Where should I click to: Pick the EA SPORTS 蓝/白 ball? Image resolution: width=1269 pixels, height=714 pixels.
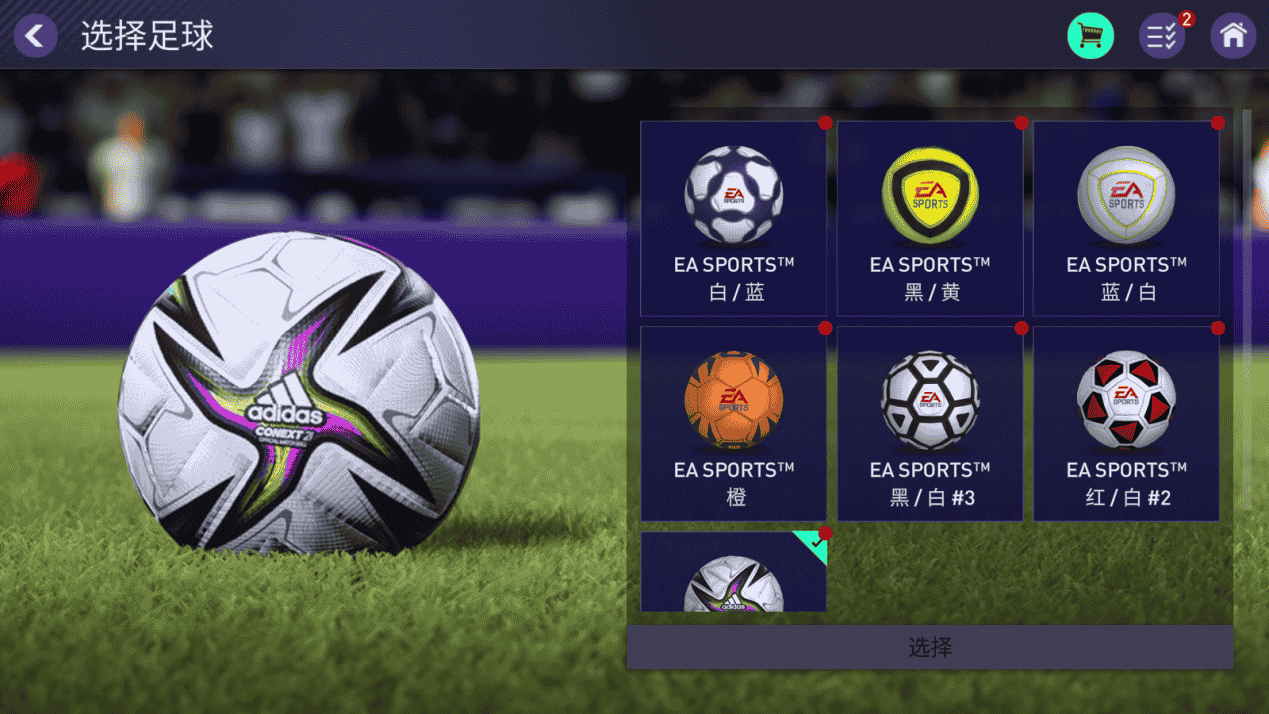tap(1126, 218)
